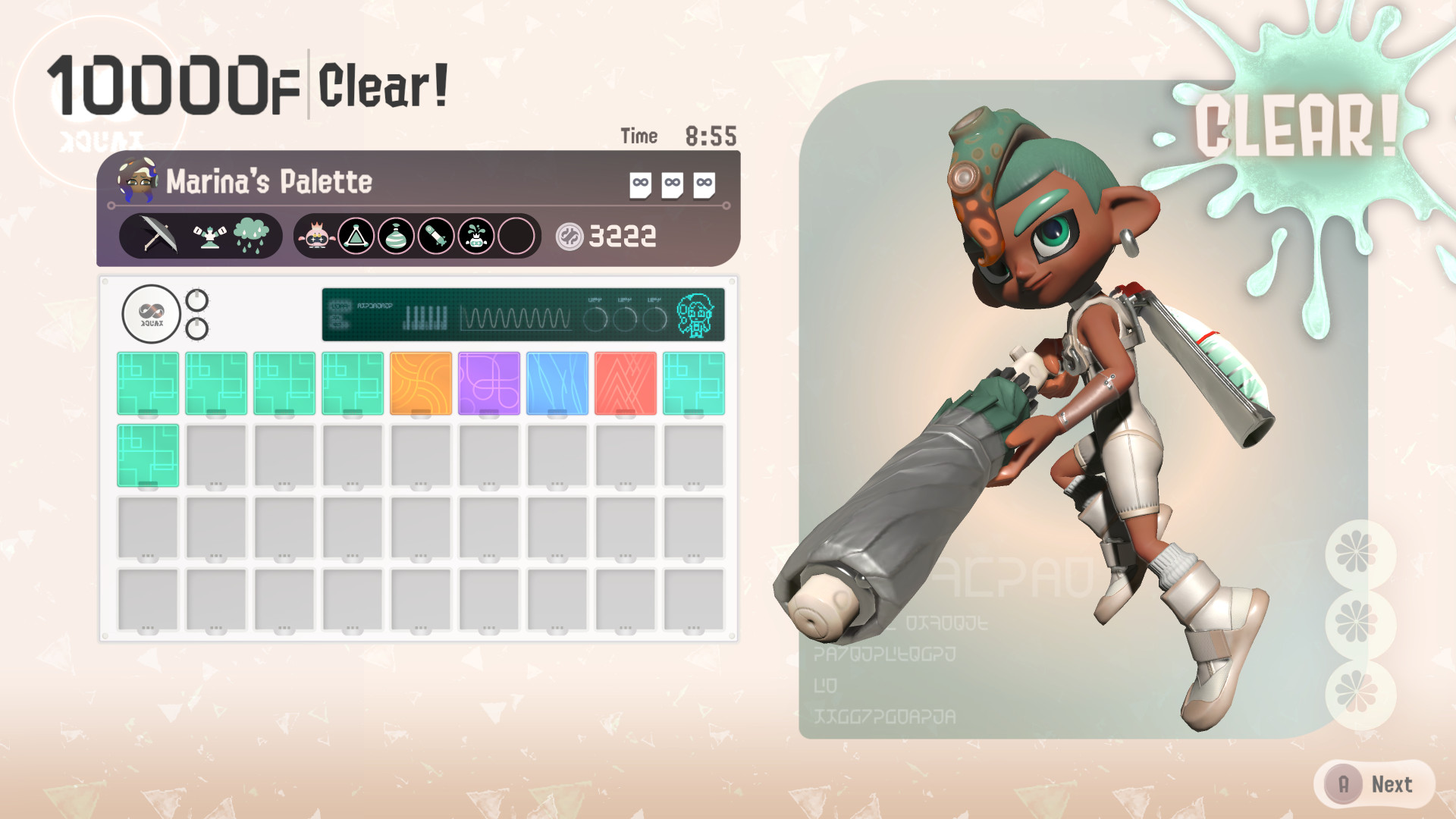
Task: Select the triangle cone color chip icon
Action: coord(358,235)
